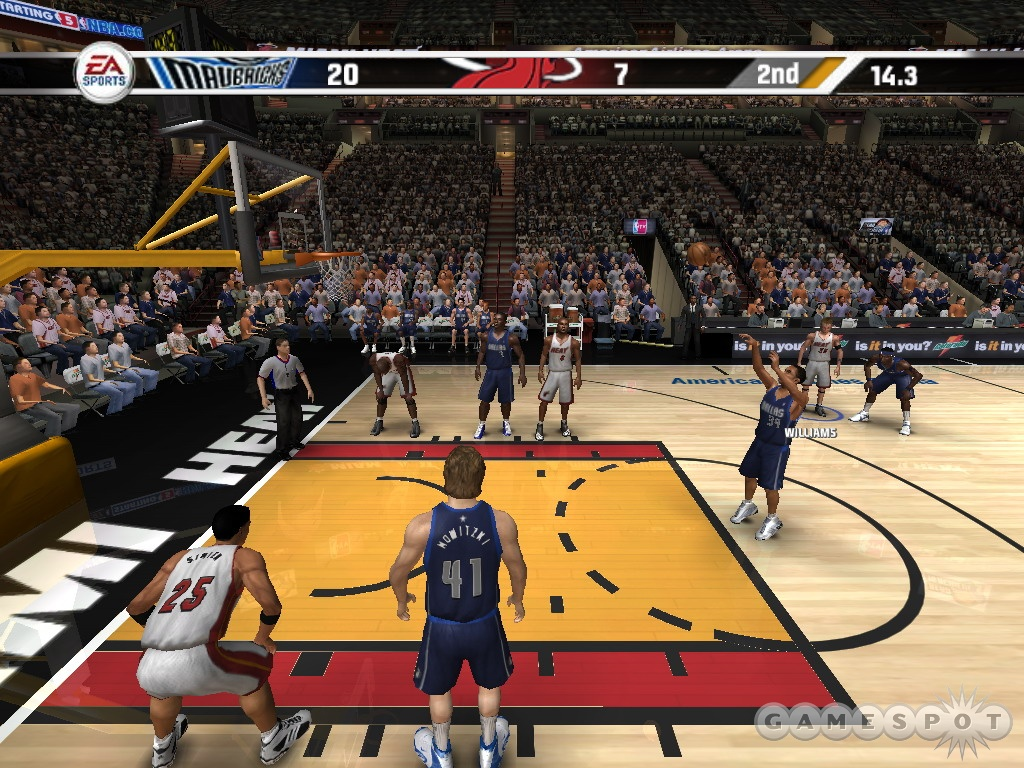Click the GameSpot watermark logo
This screenshot has width=1024, height=768.
click(x=881, y=723)
